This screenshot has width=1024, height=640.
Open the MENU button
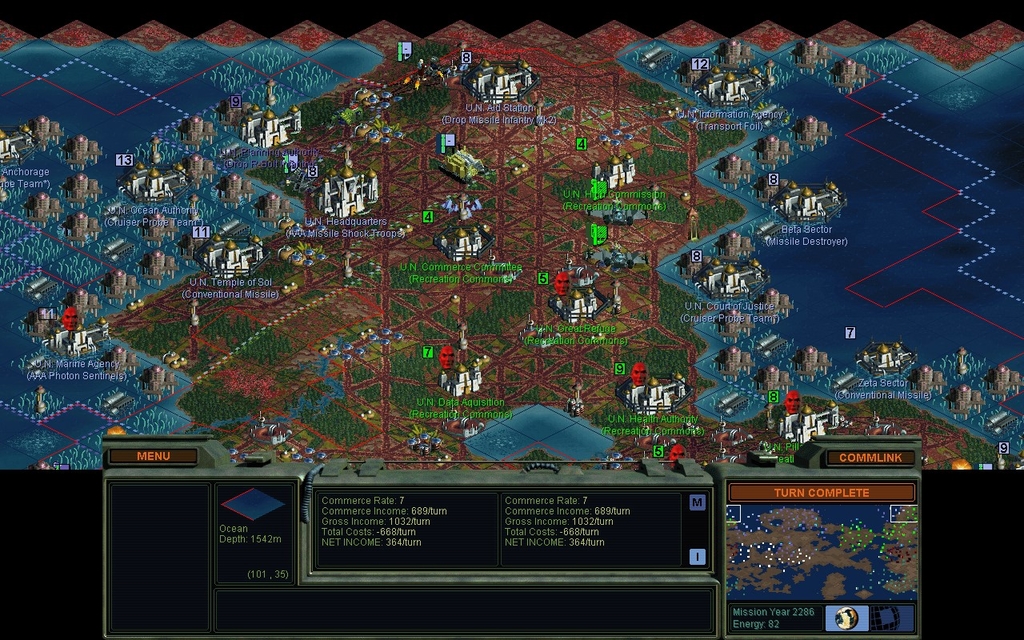153,456
